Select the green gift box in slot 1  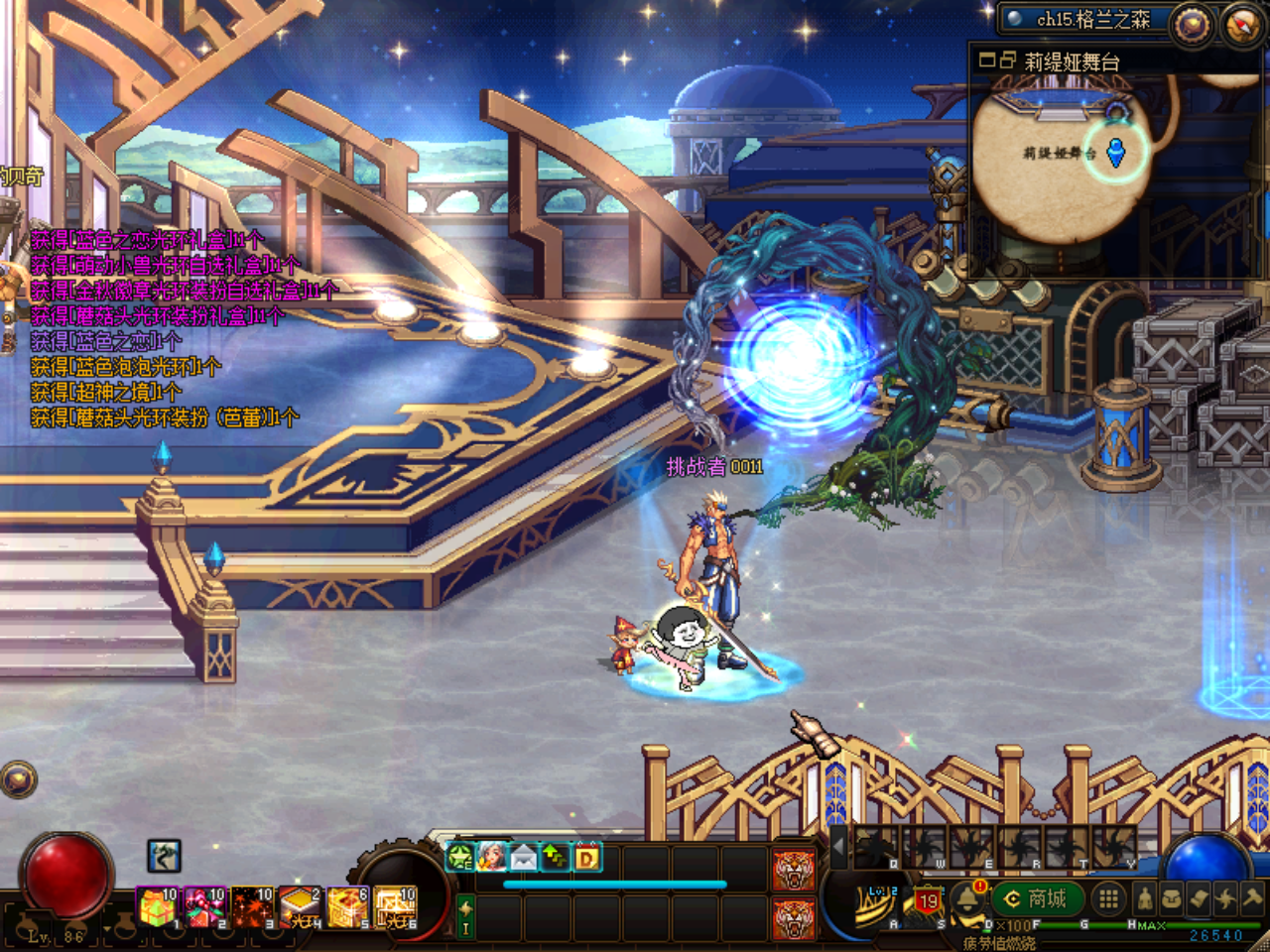[x=157, y=907]
